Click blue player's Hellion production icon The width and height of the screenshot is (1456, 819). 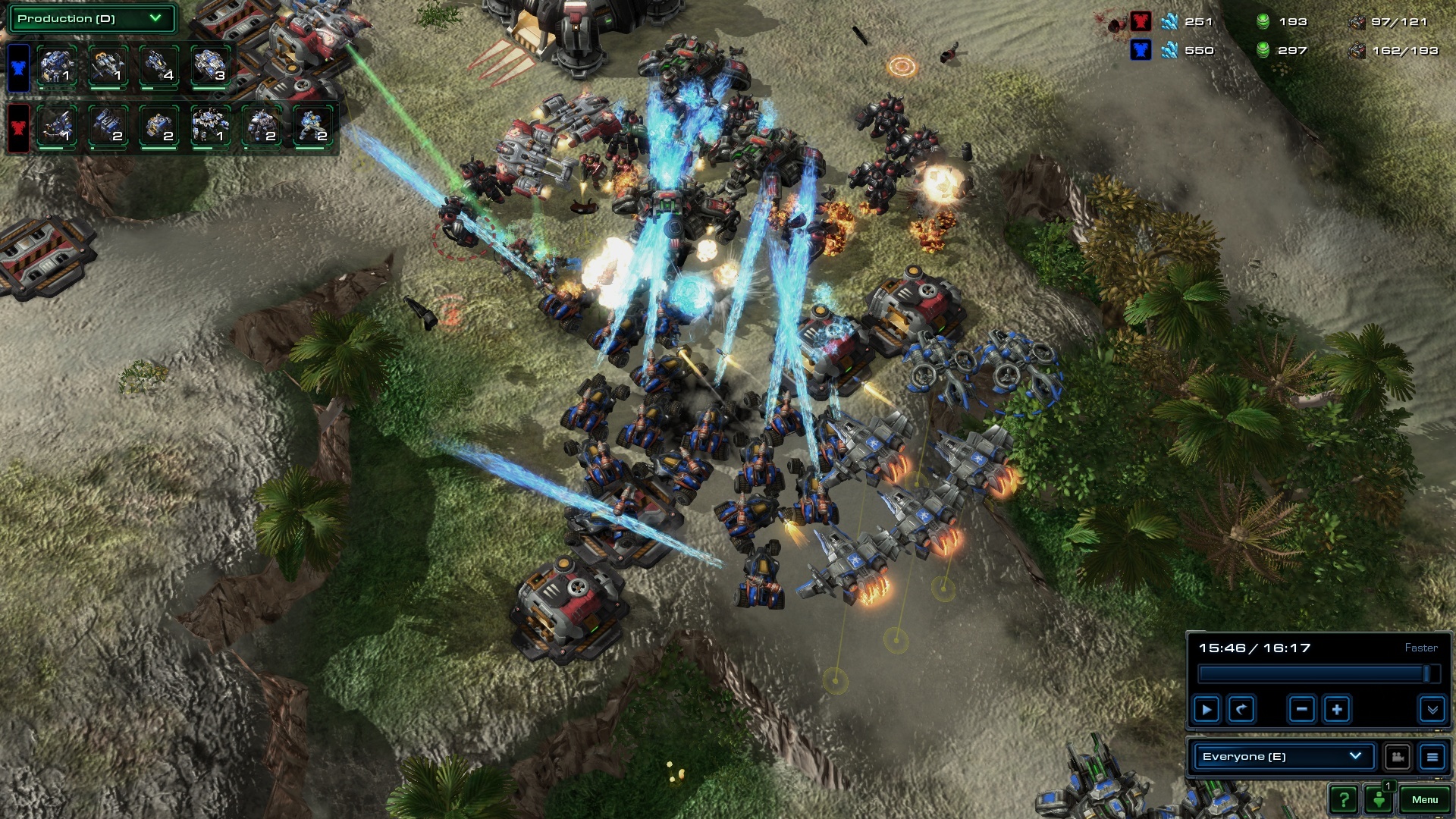click(x=158, y=66)
